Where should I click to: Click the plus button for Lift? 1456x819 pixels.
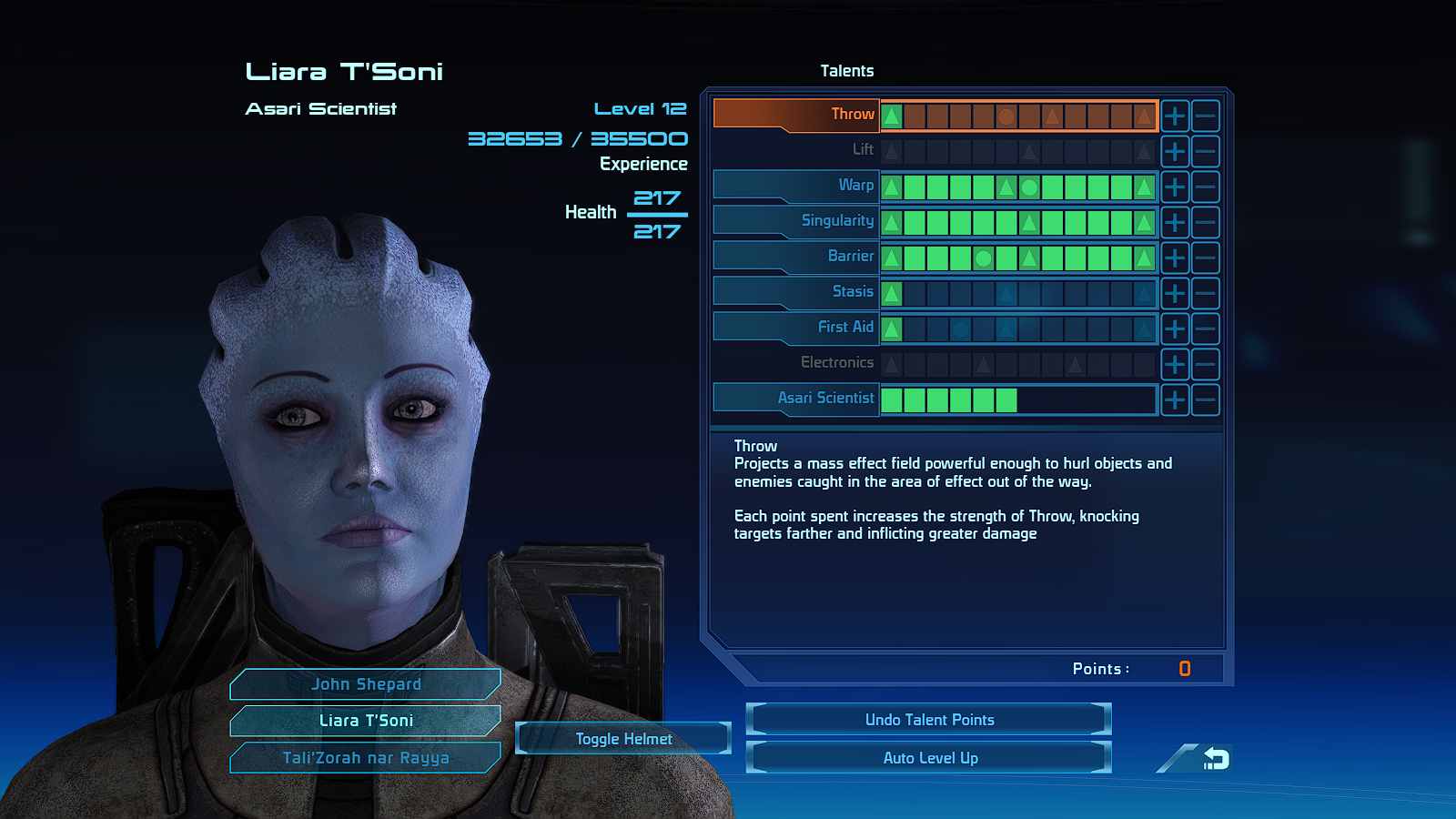tap(1175, 151)
